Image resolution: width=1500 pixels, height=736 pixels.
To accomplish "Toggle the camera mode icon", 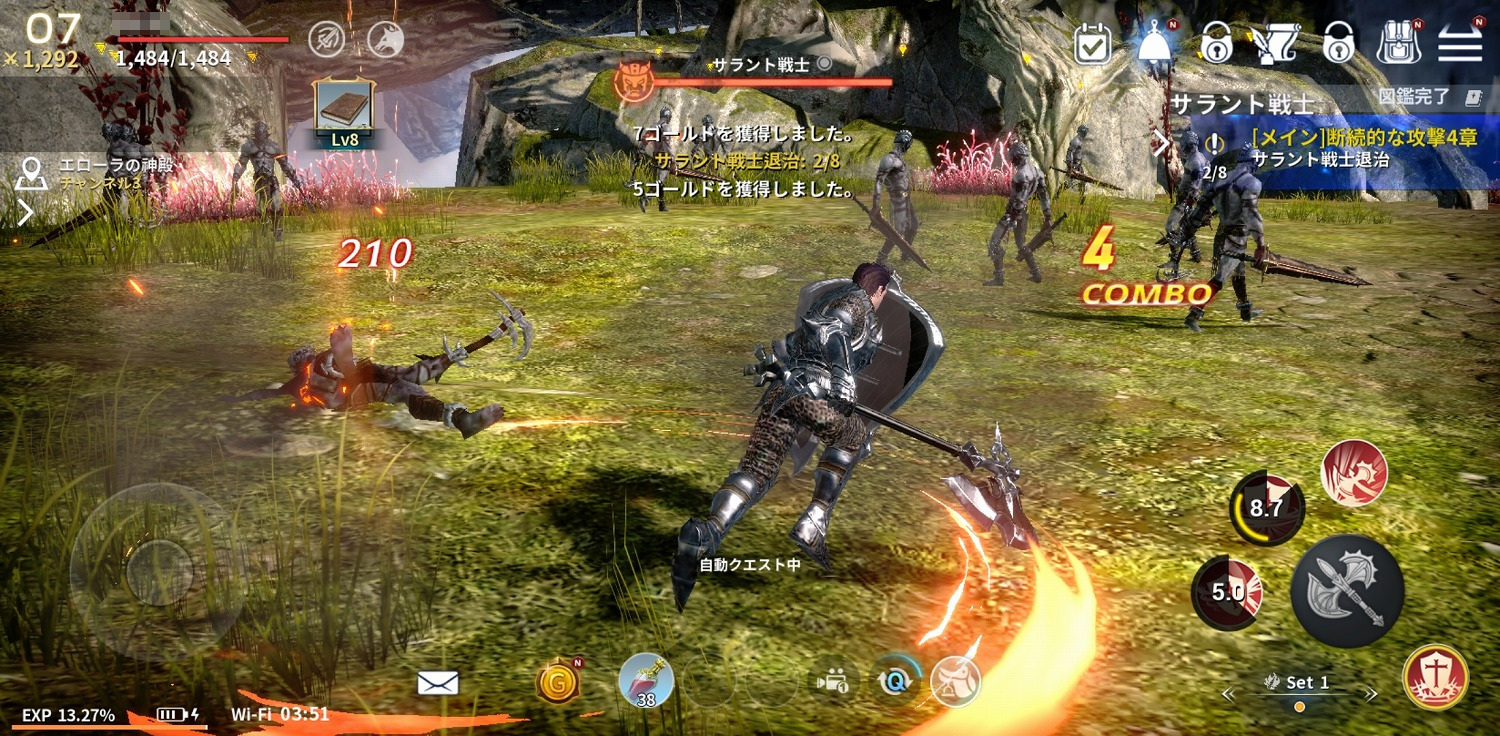I will (830, 681).
